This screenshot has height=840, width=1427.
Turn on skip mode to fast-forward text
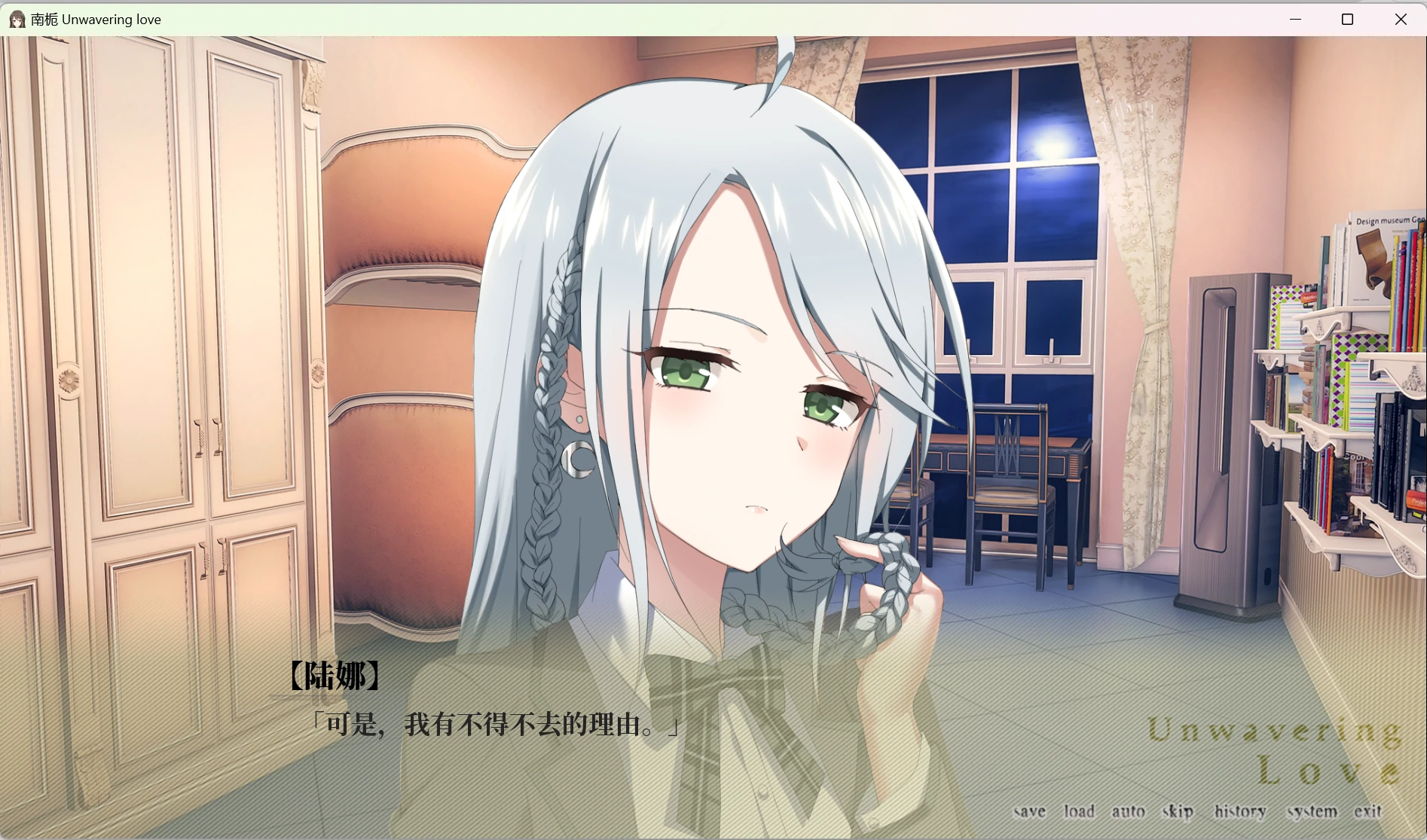coord(1175,811)
